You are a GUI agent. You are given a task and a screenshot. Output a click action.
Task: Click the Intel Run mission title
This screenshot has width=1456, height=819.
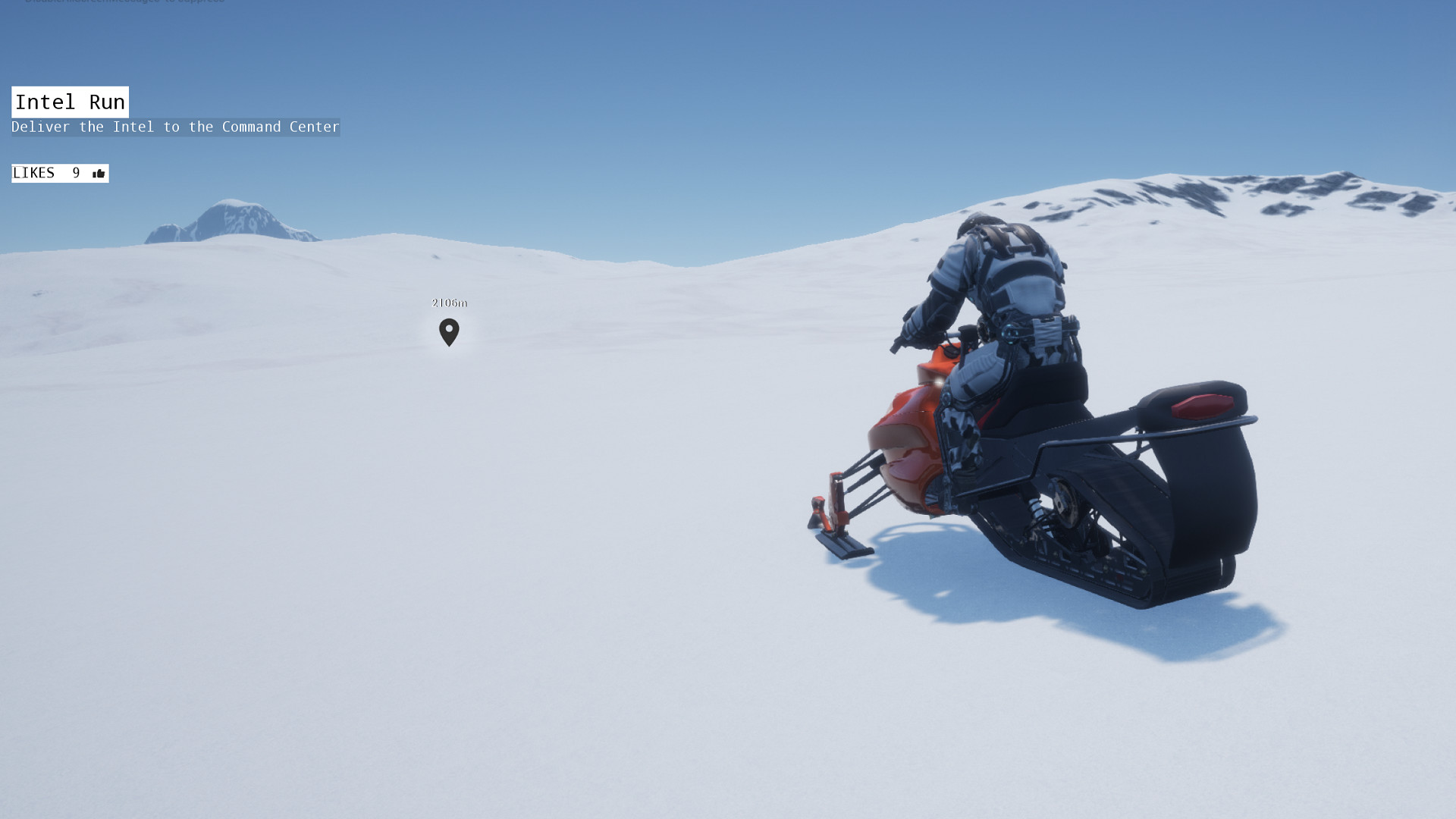pos(69,102)
